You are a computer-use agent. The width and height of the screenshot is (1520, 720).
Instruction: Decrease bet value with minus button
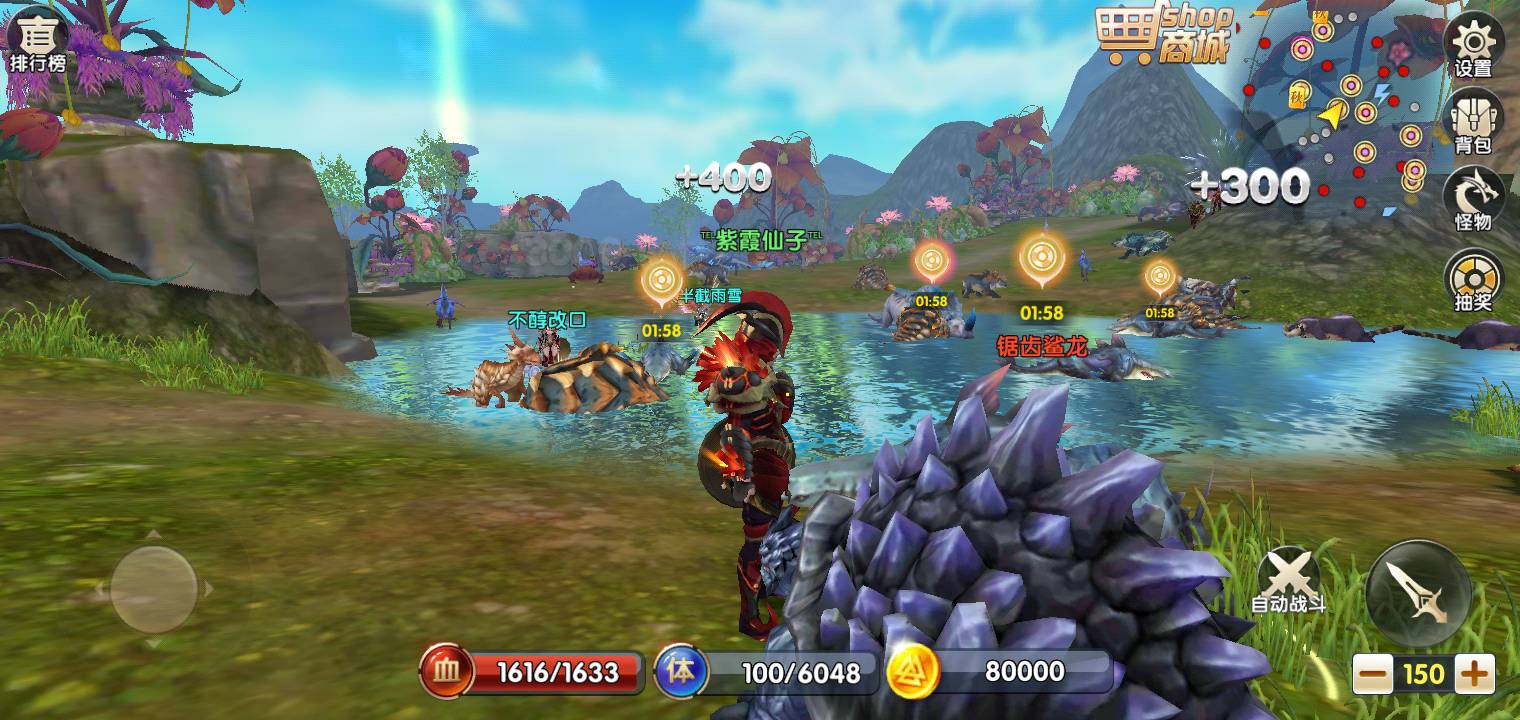pos(1375,674)
